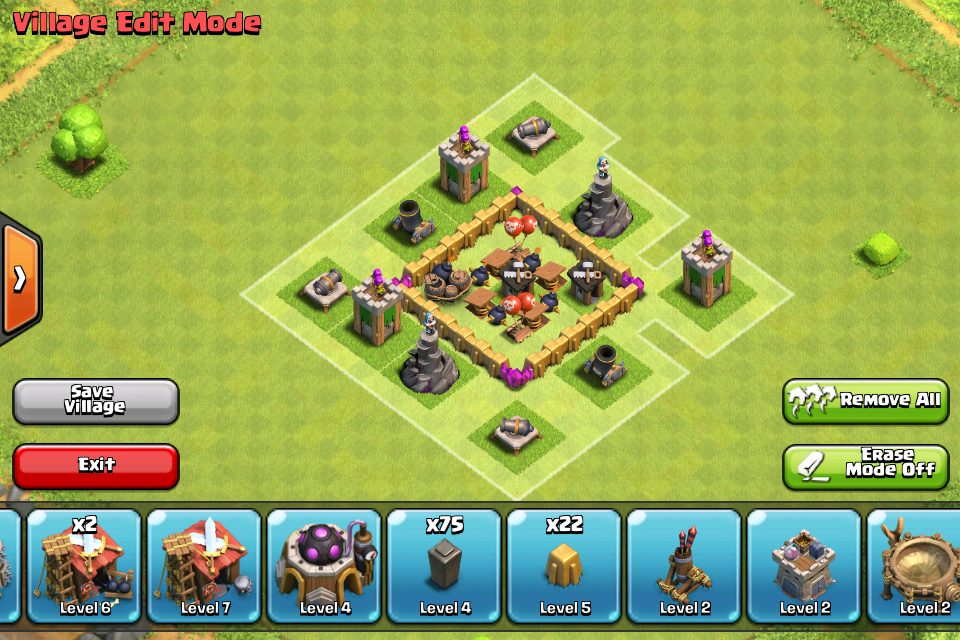Toggle the Erase Mode button
This screenshot has height=640, width=960.
pos(865,465)
